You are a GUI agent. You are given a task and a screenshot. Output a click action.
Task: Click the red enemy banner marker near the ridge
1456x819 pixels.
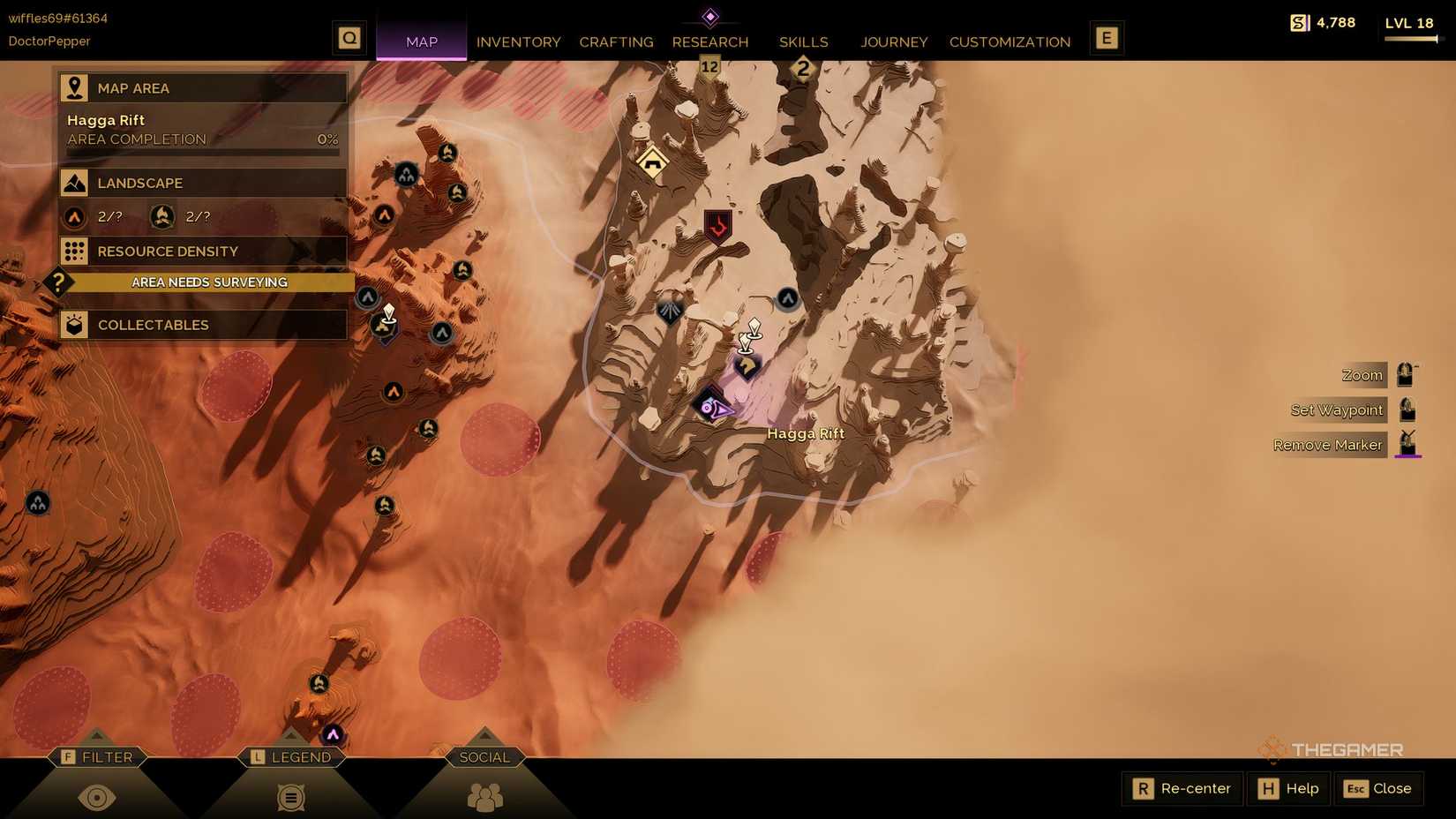coord(717,227)
